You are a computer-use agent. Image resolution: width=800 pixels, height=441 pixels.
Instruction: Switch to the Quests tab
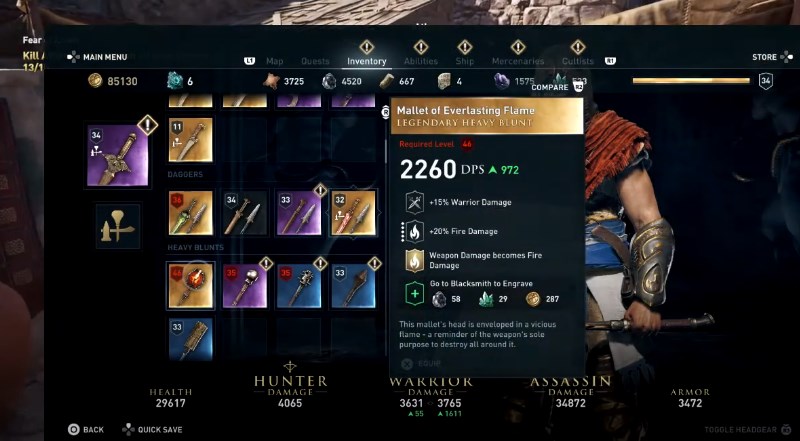[315, 61]
